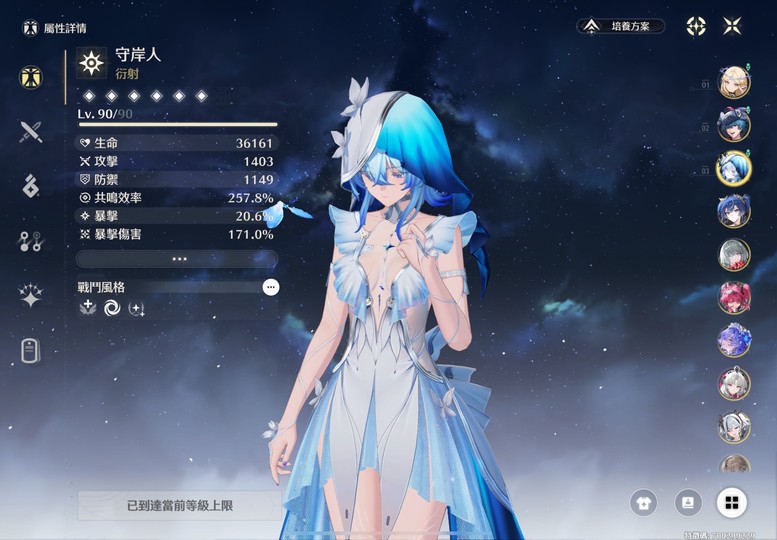Select the hydro swirl combat style icon
The image size is (777, 540).
click(112, 308)
